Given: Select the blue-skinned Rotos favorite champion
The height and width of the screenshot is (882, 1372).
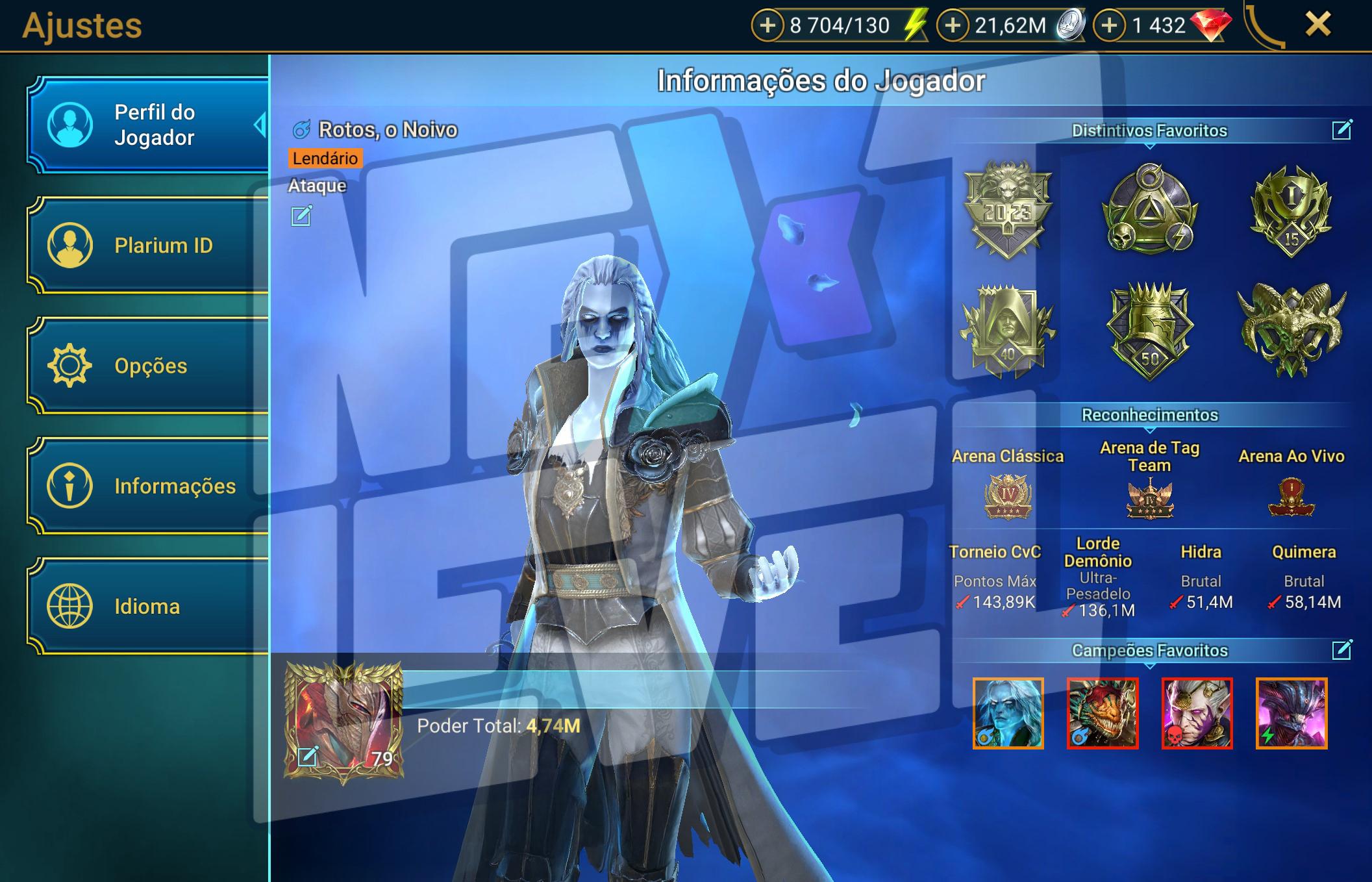Looking at the screenshot, I should point(1008,713).
